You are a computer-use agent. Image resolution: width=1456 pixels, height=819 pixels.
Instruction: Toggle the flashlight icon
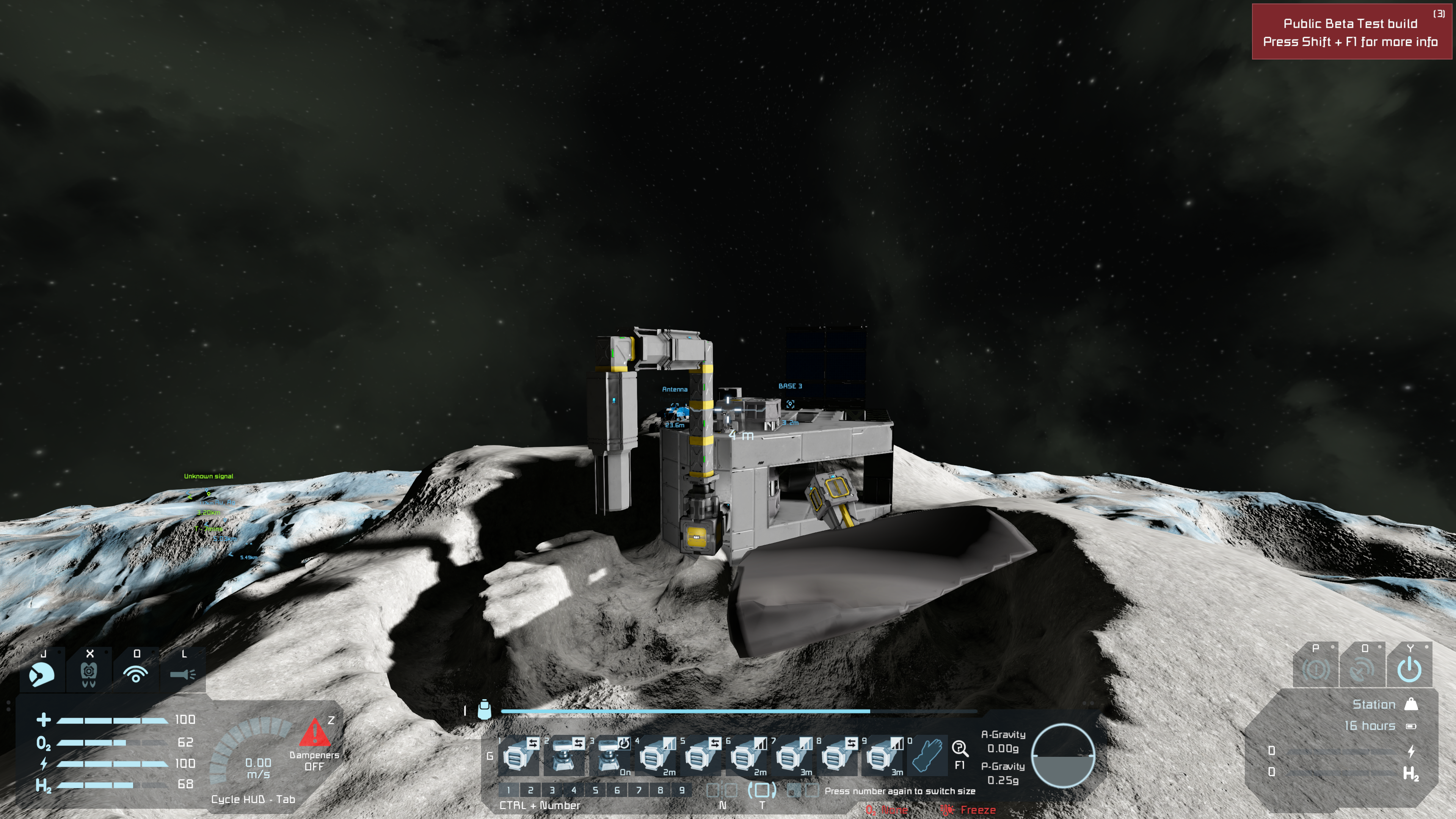[182, 674]
